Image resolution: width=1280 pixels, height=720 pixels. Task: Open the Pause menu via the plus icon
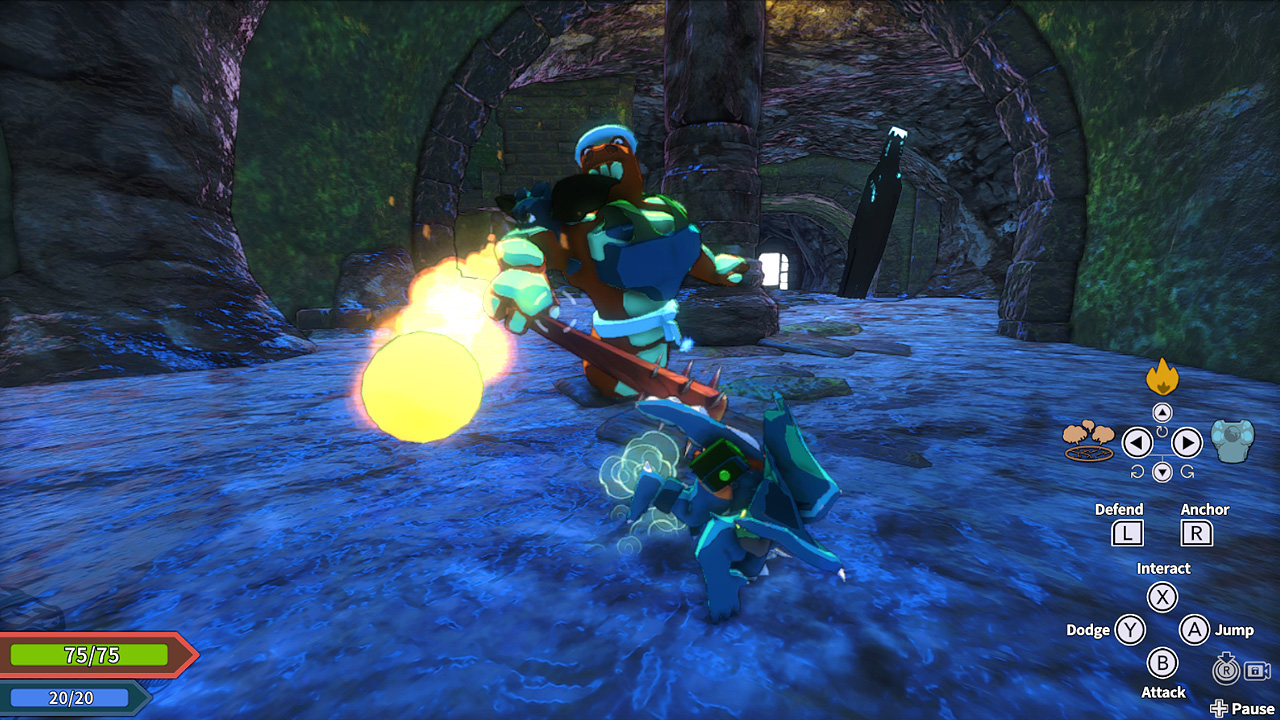click(x=1218, y=708)
